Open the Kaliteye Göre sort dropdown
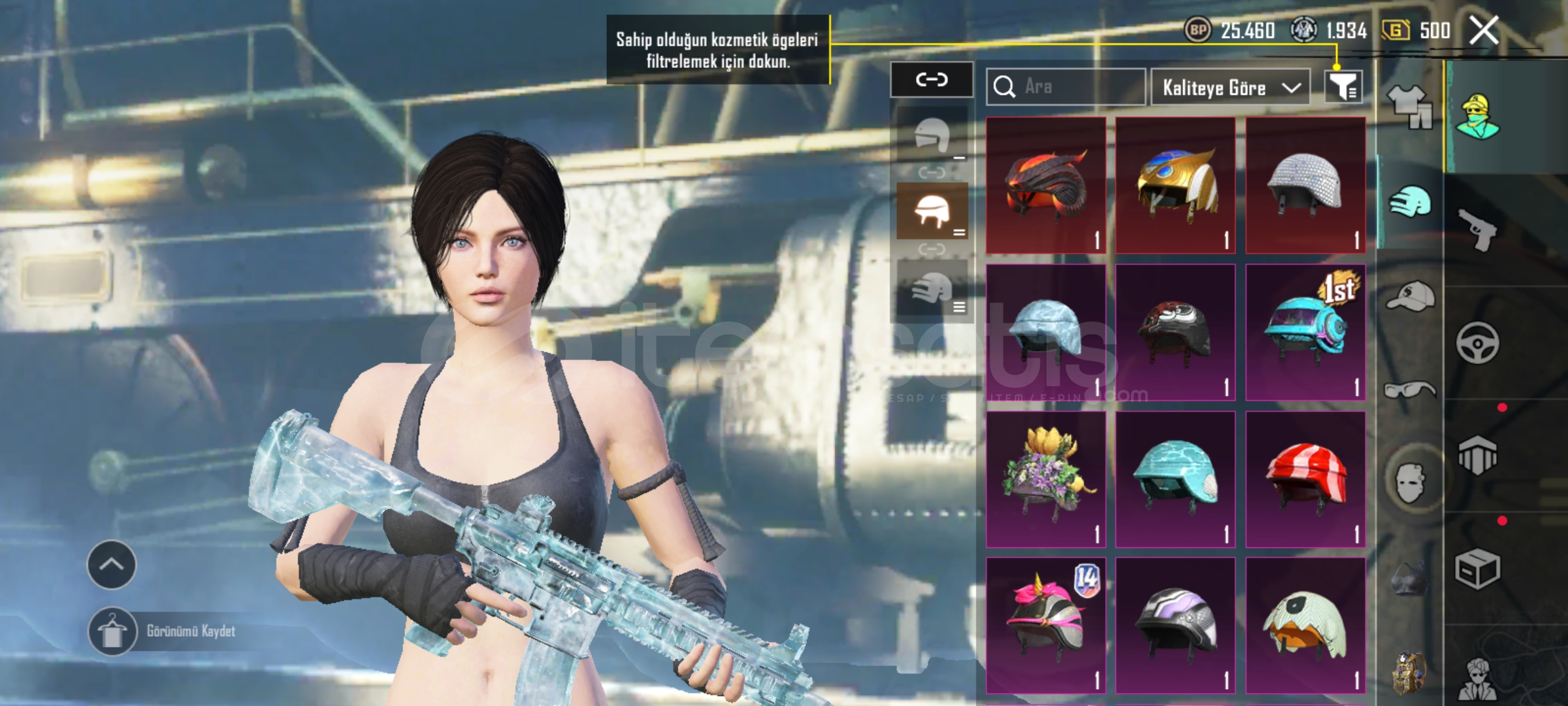The height and width of the screenshot is (706, 1568). [x=1230, y=87]
